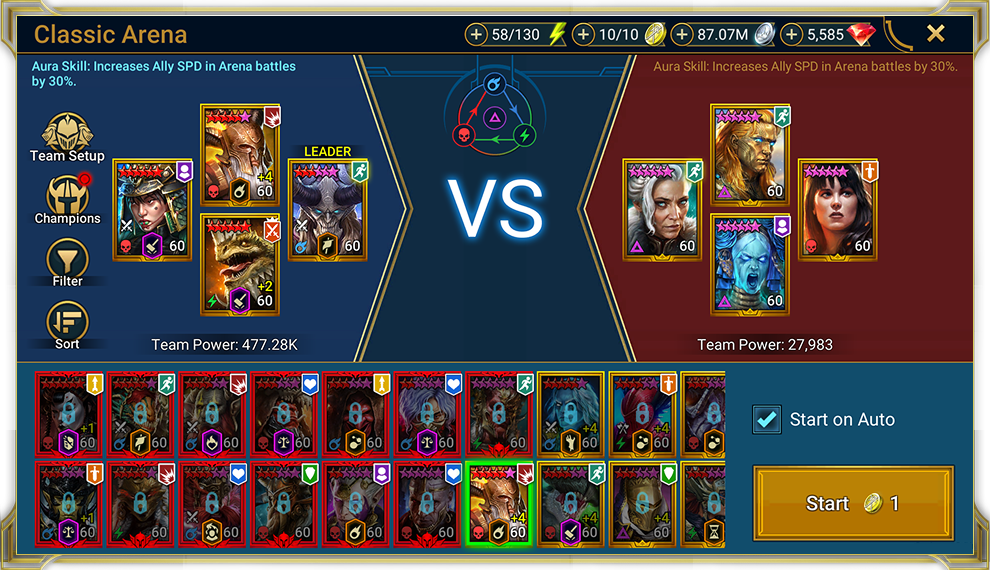Screen dimensions: 990x570
Task: Inspect the enemy white-haired champion
Action: (661, 209)
